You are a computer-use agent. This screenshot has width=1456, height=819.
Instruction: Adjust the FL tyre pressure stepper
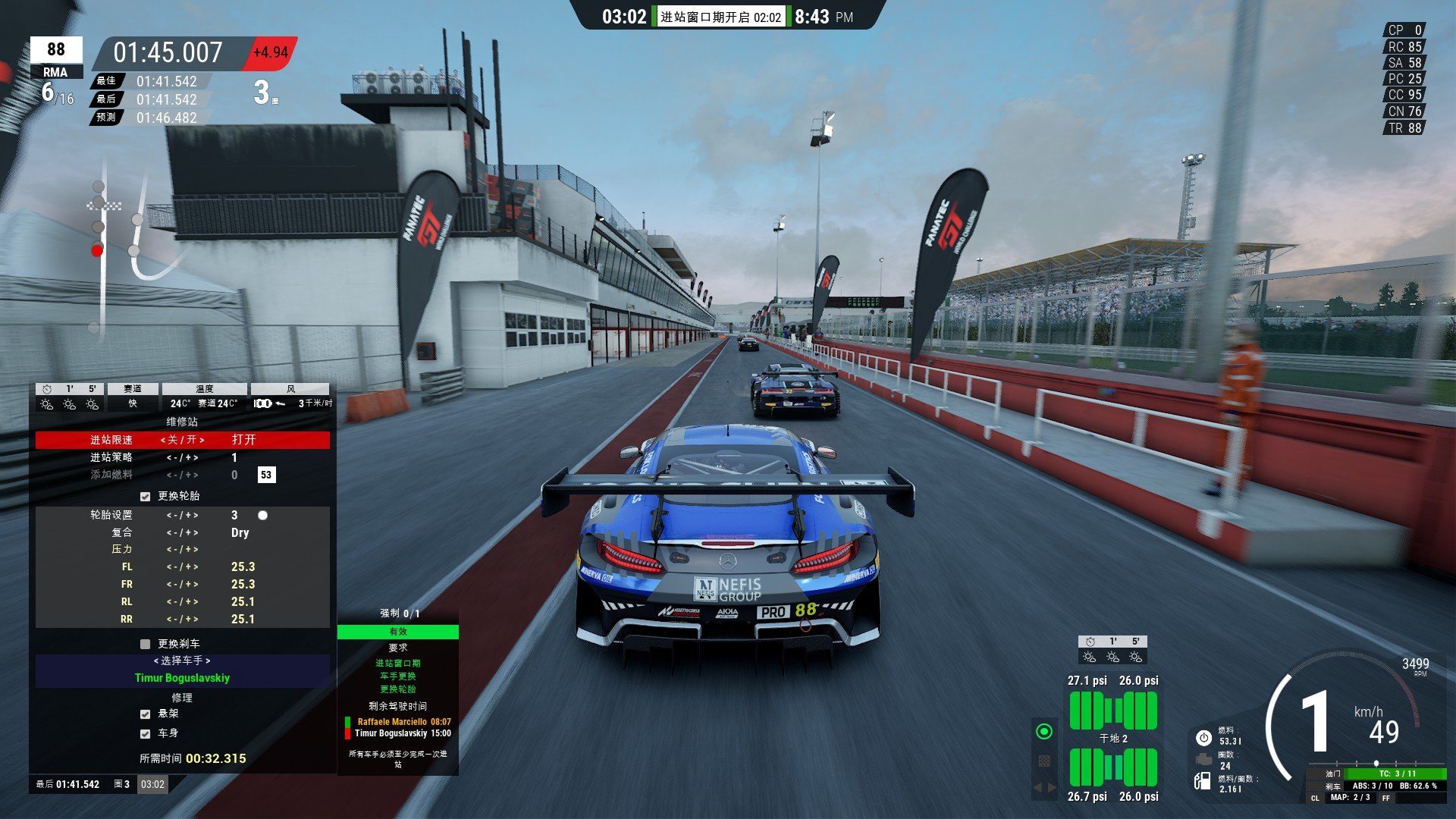tap(182, 567)
